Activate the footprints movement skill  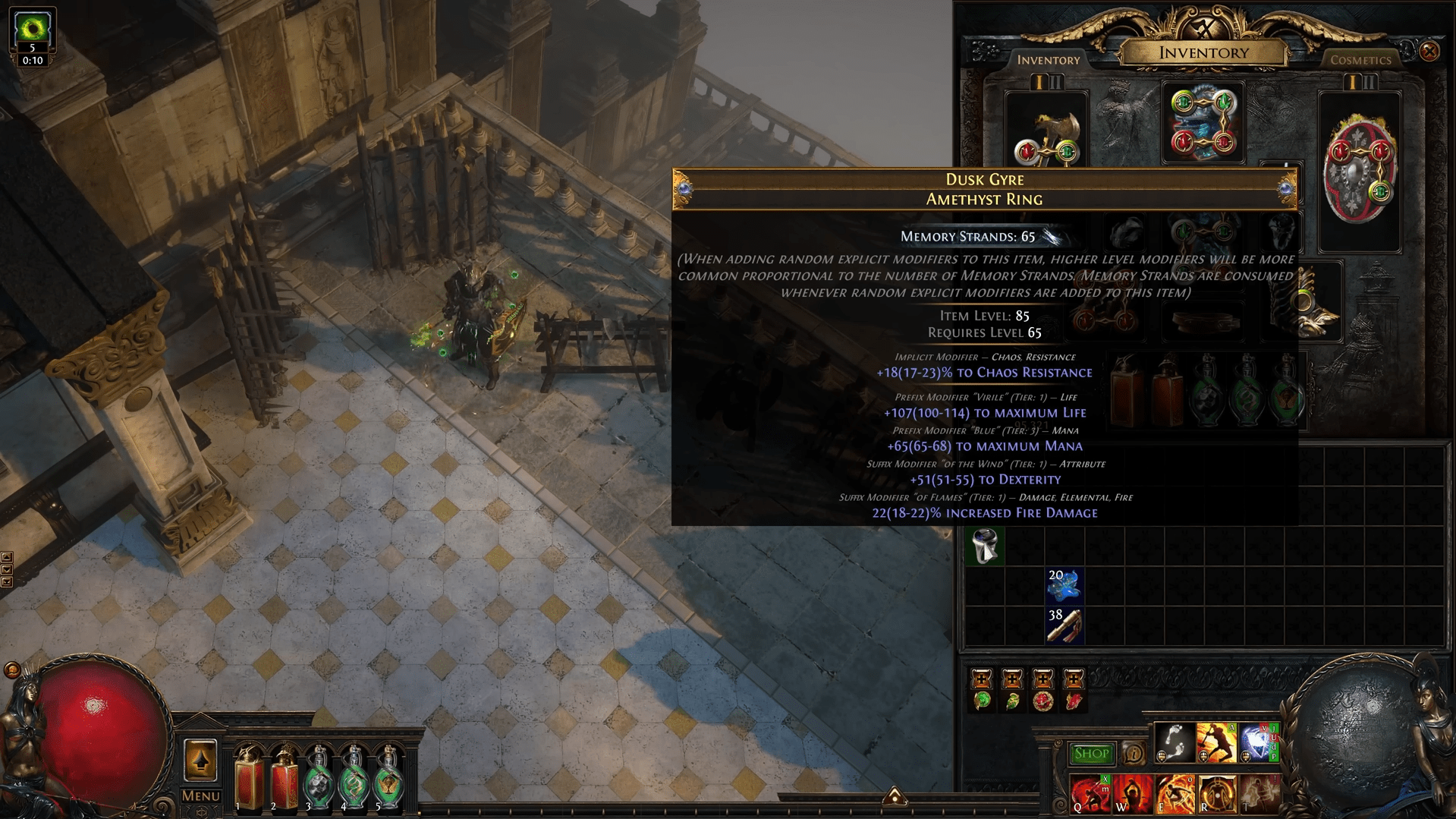(1174, 743)
